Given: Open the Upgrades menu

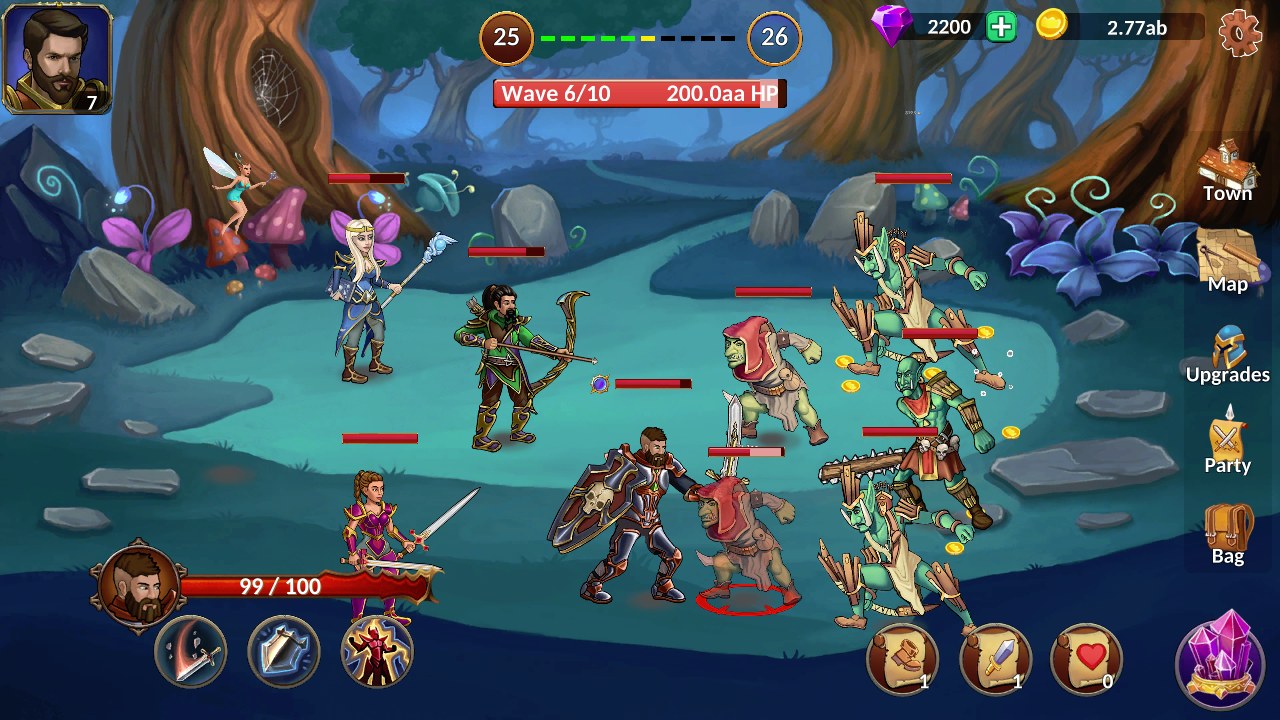Looking at the screenshot, I should [1228, 355].
